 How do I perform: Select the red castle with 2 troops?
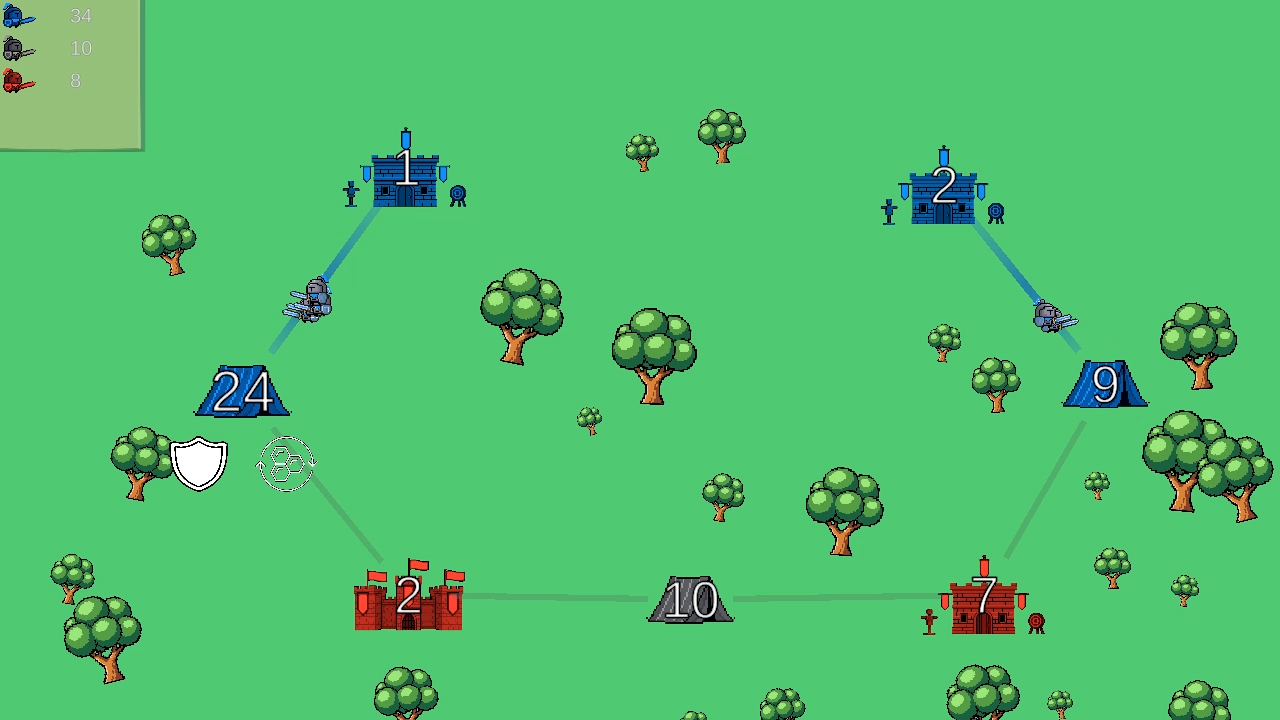point(408,600)
